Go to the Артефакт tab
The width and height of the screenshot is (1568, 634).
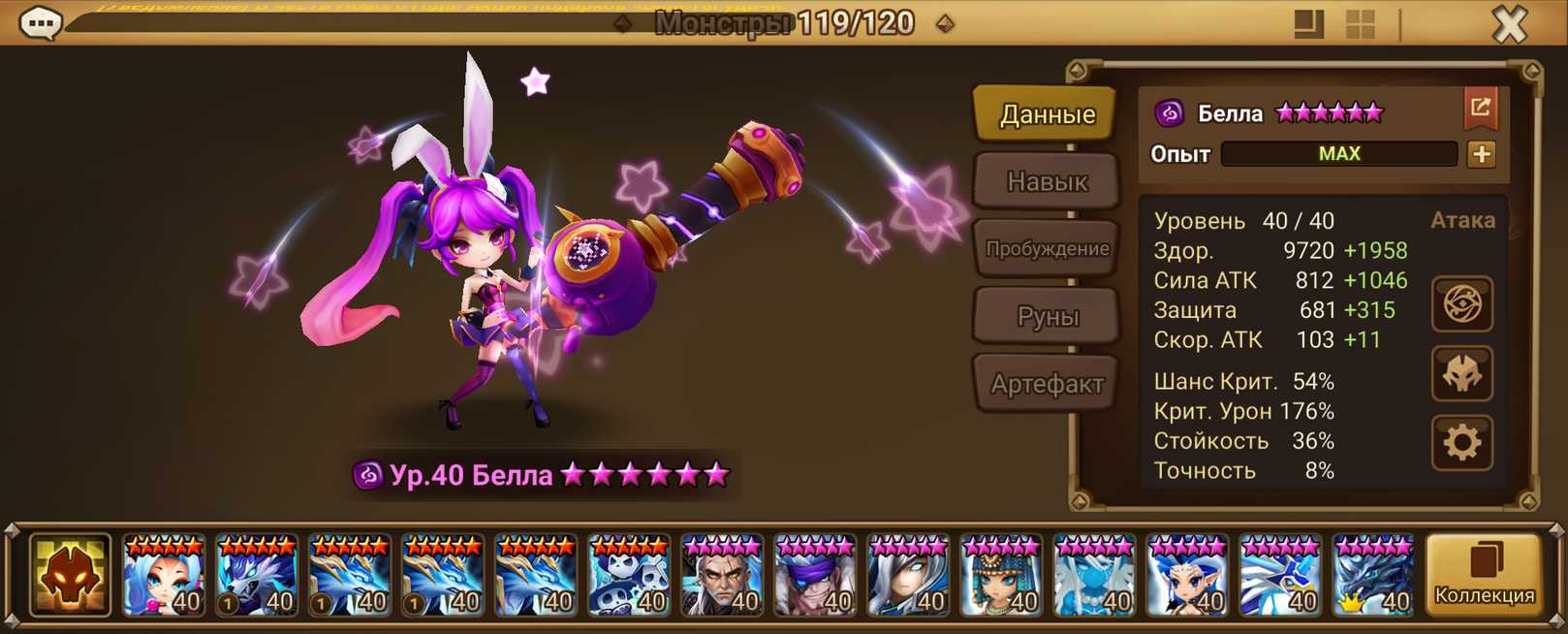point(1047,384)
